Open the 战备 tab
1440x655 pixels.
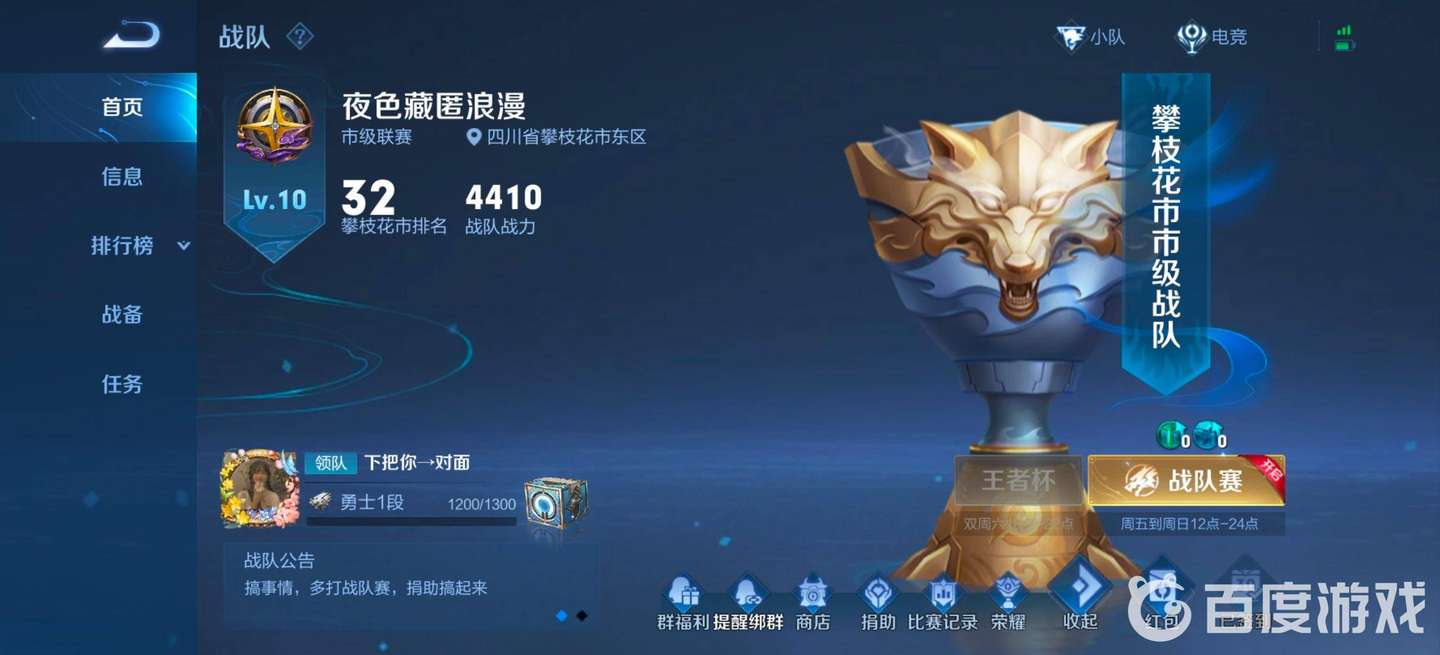coord(122,315)
